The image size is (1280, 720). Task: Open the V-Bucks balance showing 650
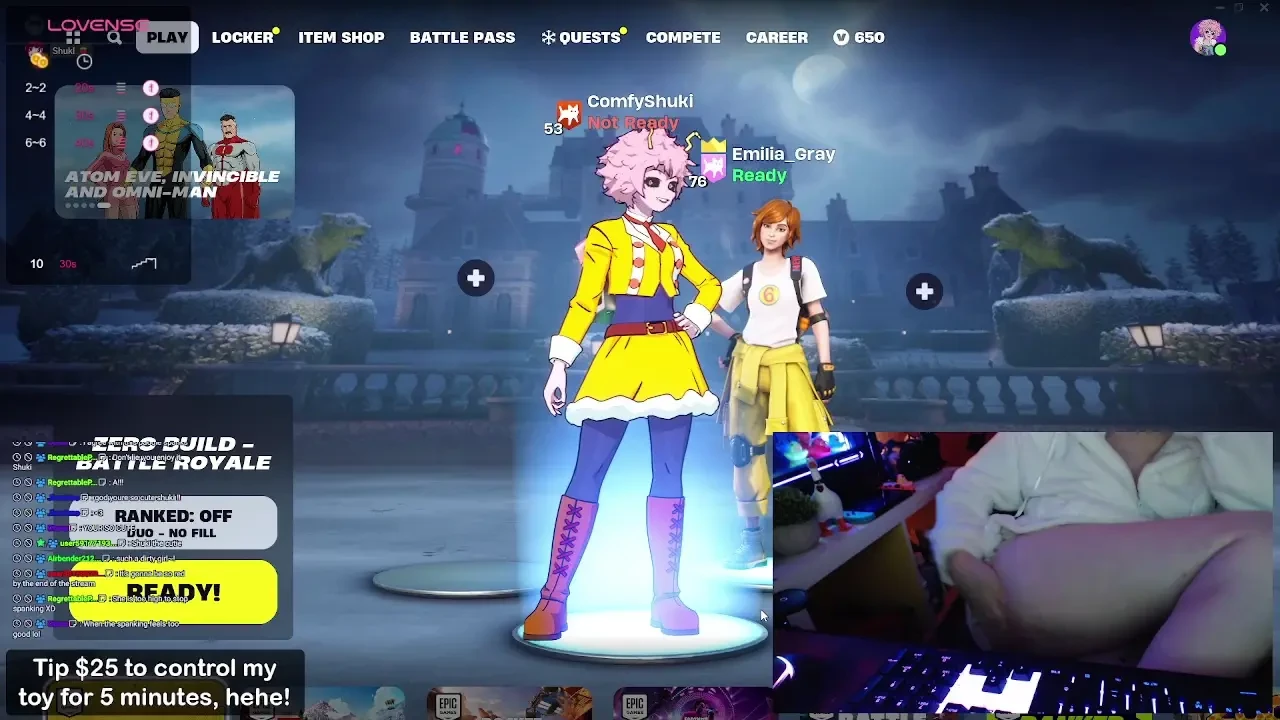point(858,37)
